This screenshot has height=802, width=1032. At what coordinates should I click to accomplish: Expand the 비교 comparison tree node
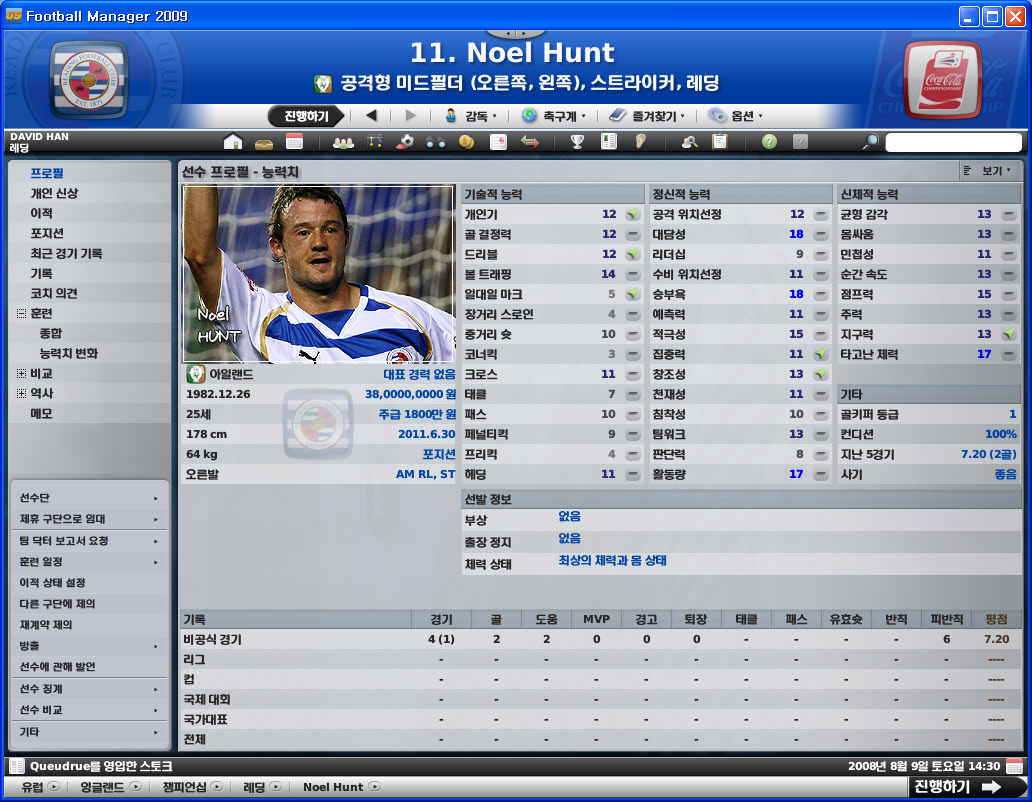[21, 373]
